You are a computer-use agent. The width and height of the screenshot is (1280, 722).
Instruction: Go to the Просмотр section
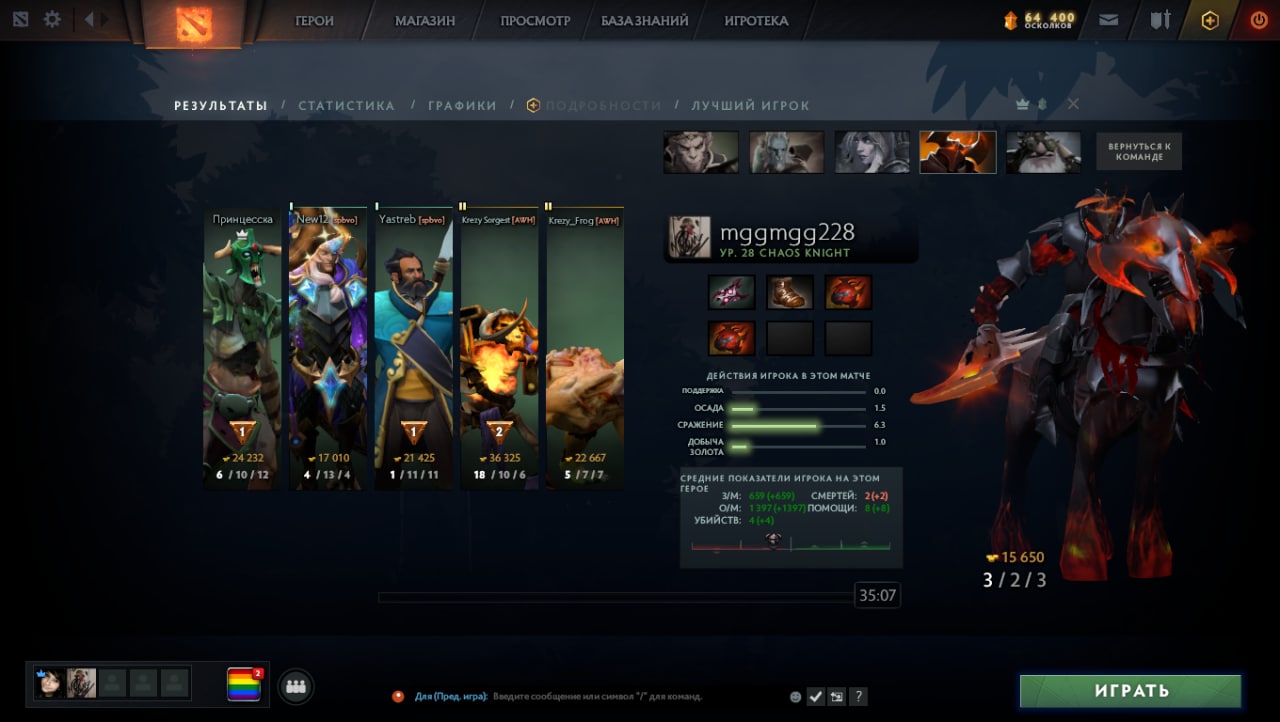tap(535, 21)
